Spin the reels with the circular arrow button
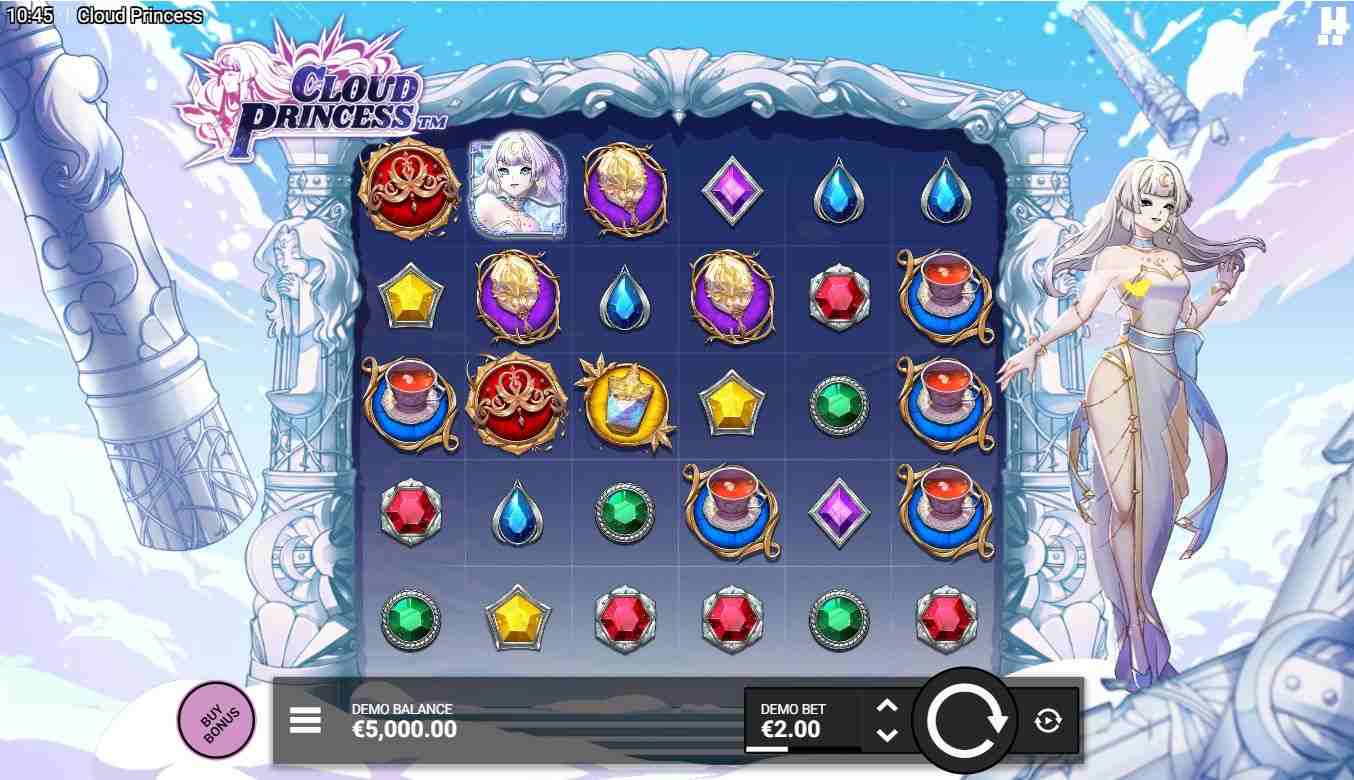1354x780 pixels. coord(966,719)
